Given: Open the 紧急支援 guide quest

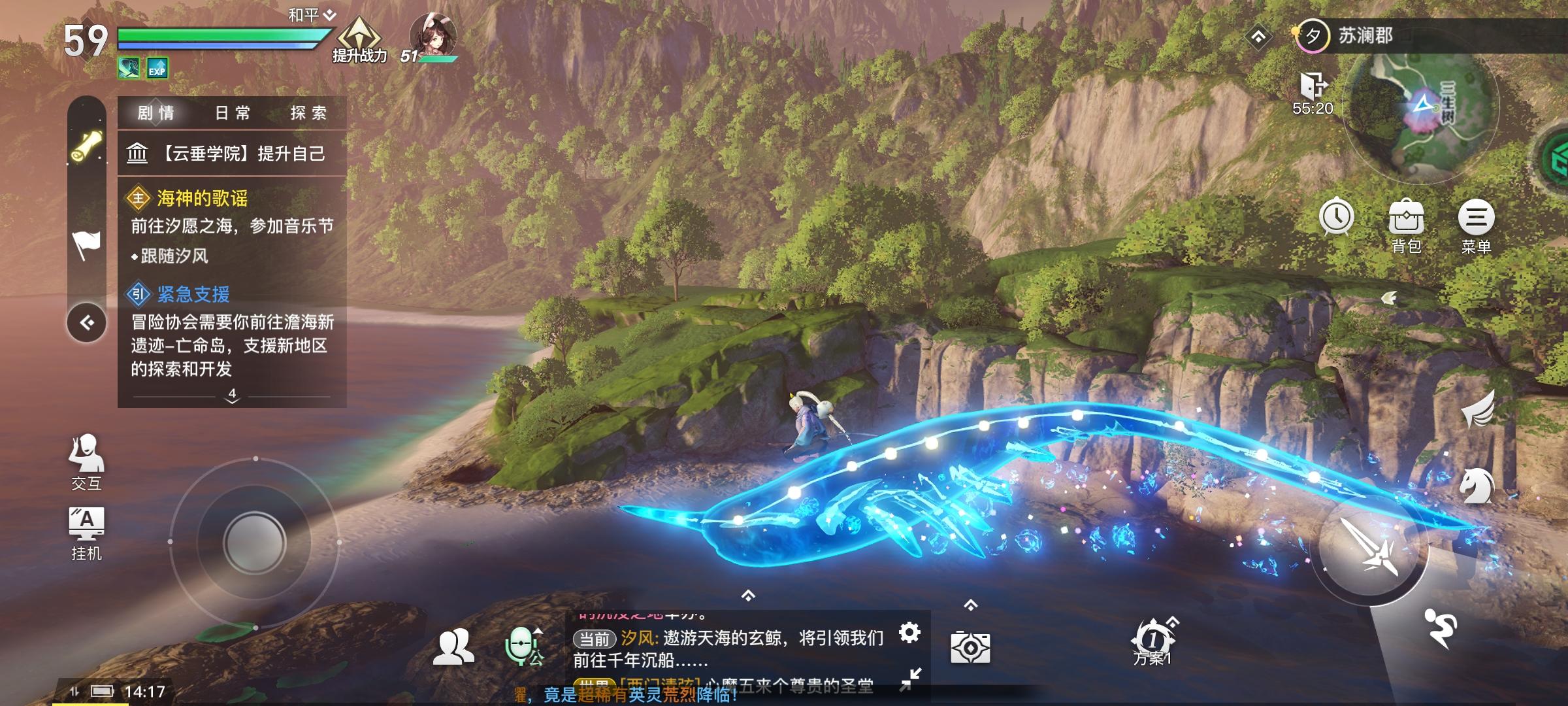Looking at the screenshot, I should coord(193,295).
